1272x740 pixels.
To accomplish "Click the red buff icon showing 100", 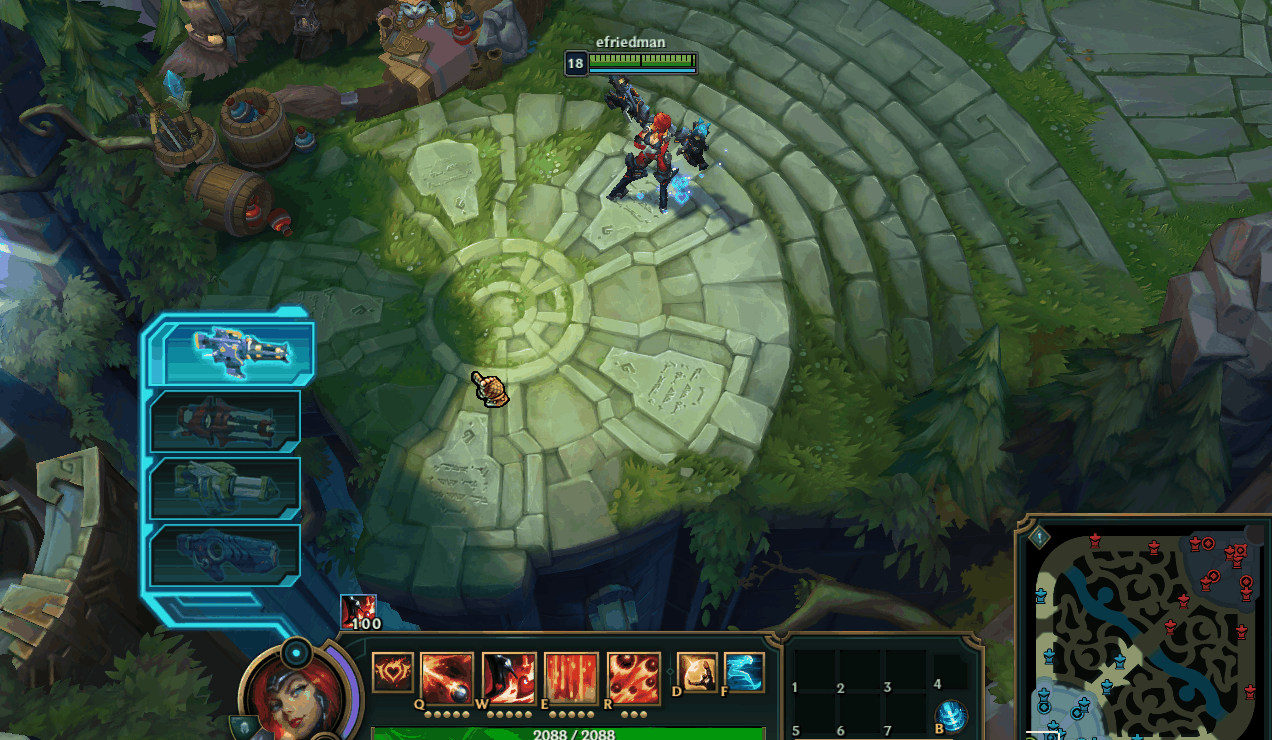I will 358,608.
